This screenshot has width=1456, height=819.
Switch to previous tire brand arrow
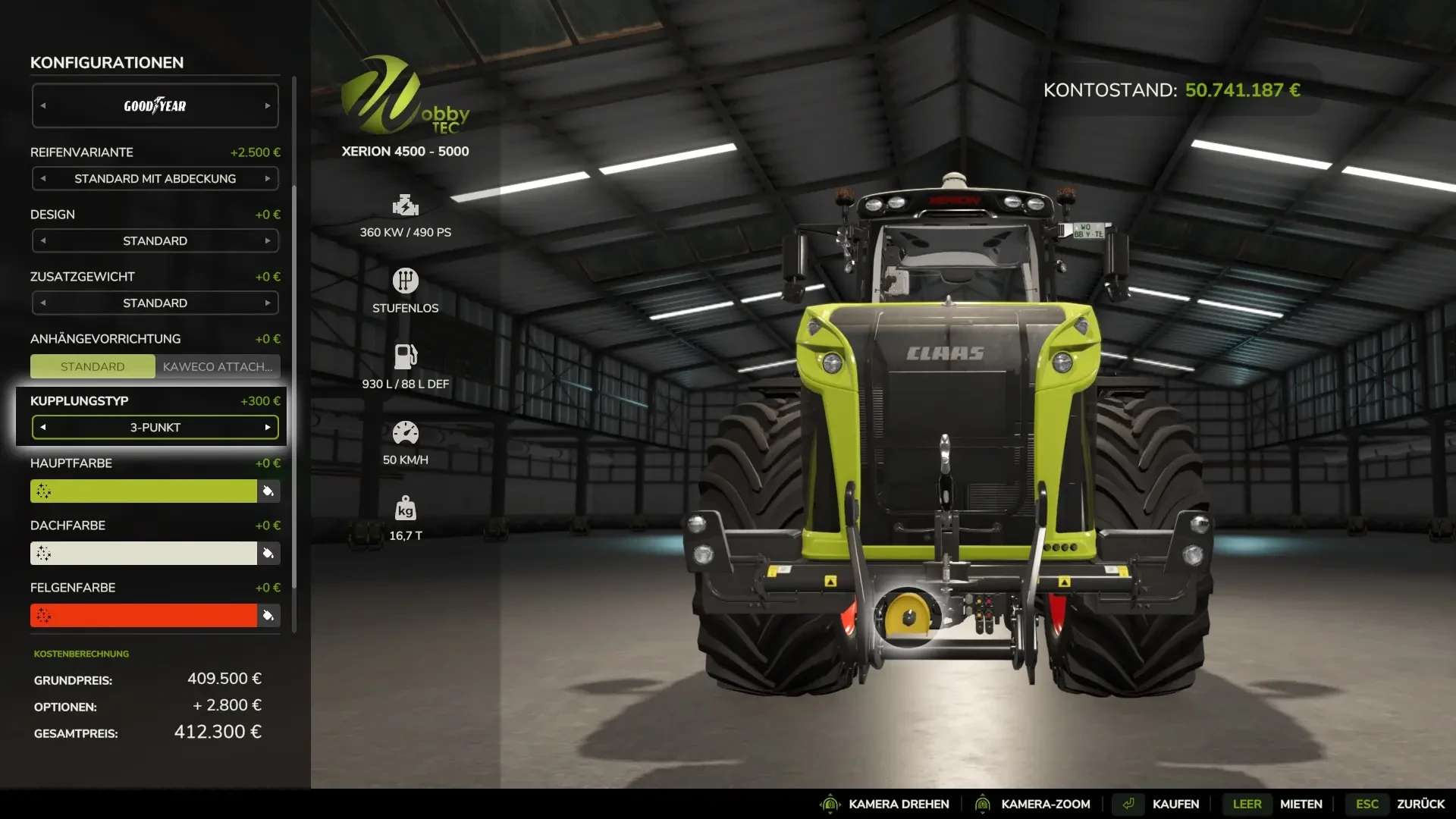tap(43, 106)
